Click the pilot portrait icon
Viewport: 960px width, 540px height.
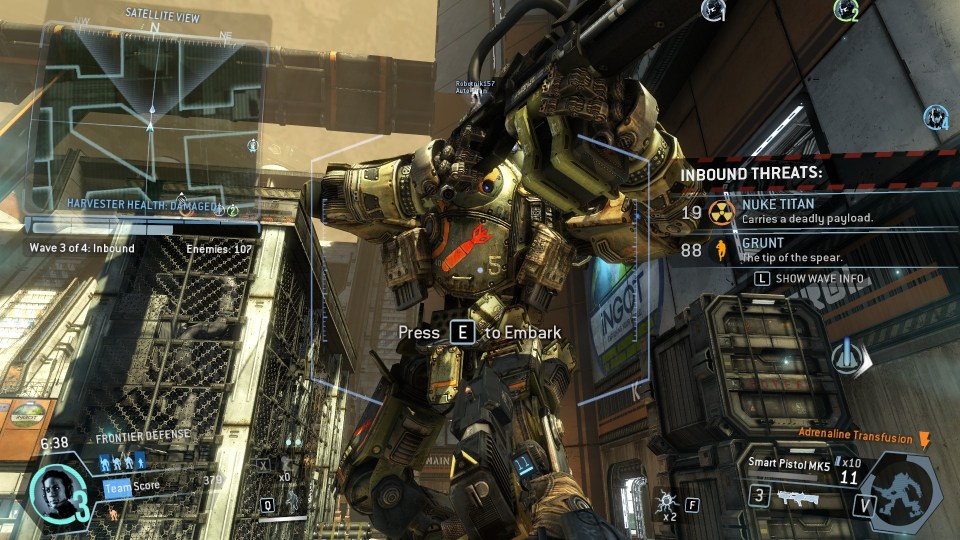click(x=53, y=492)
